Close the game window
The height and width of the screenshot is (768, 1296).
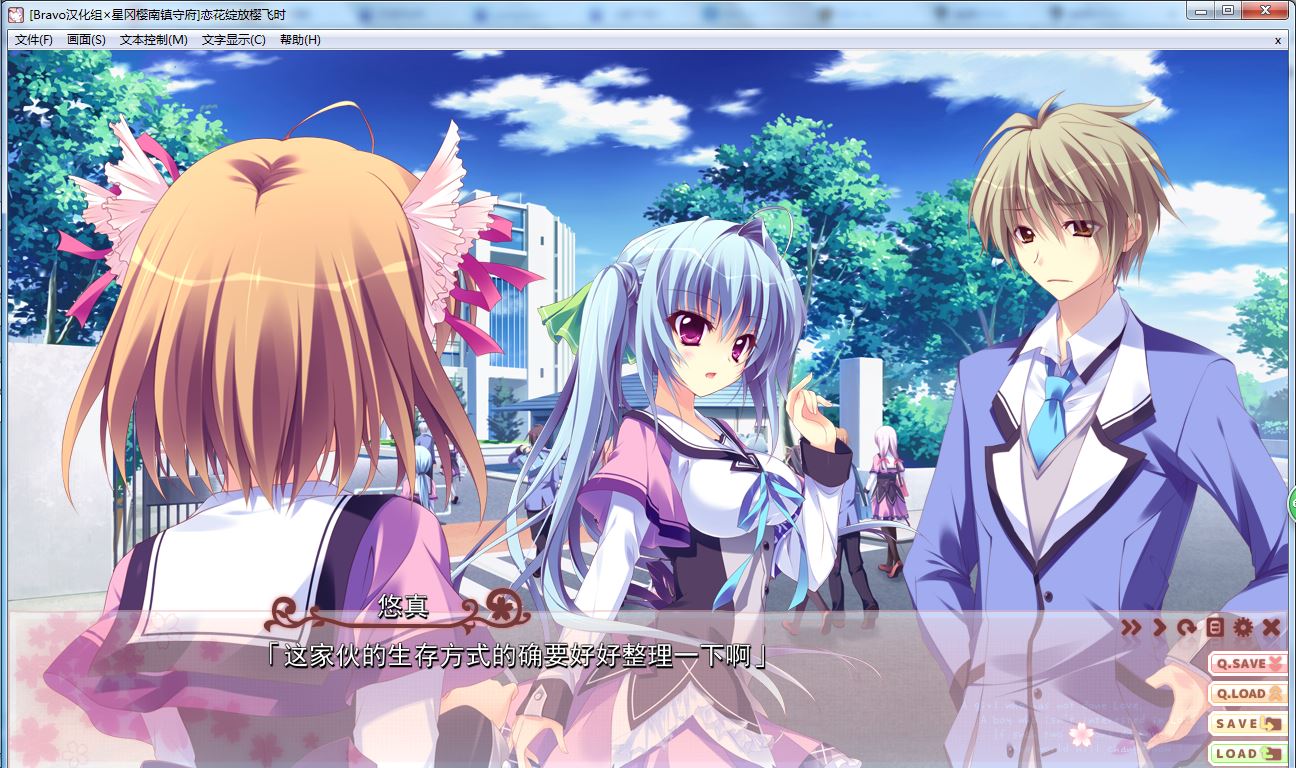point(1266,10)
